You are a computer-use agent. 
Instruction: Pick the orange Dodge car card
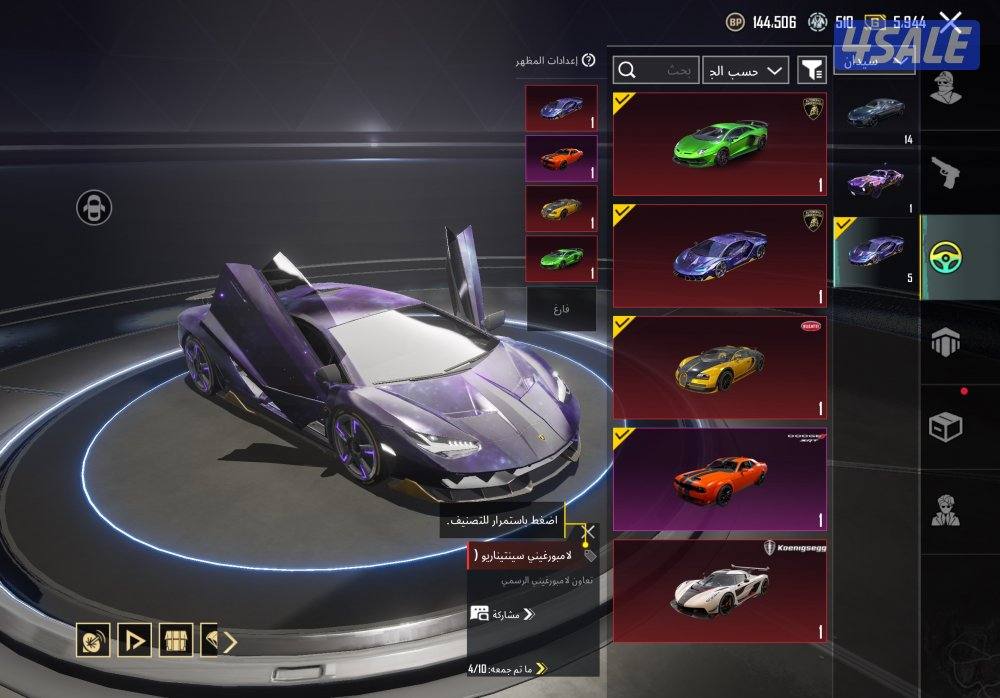click(x=719, y=480)
